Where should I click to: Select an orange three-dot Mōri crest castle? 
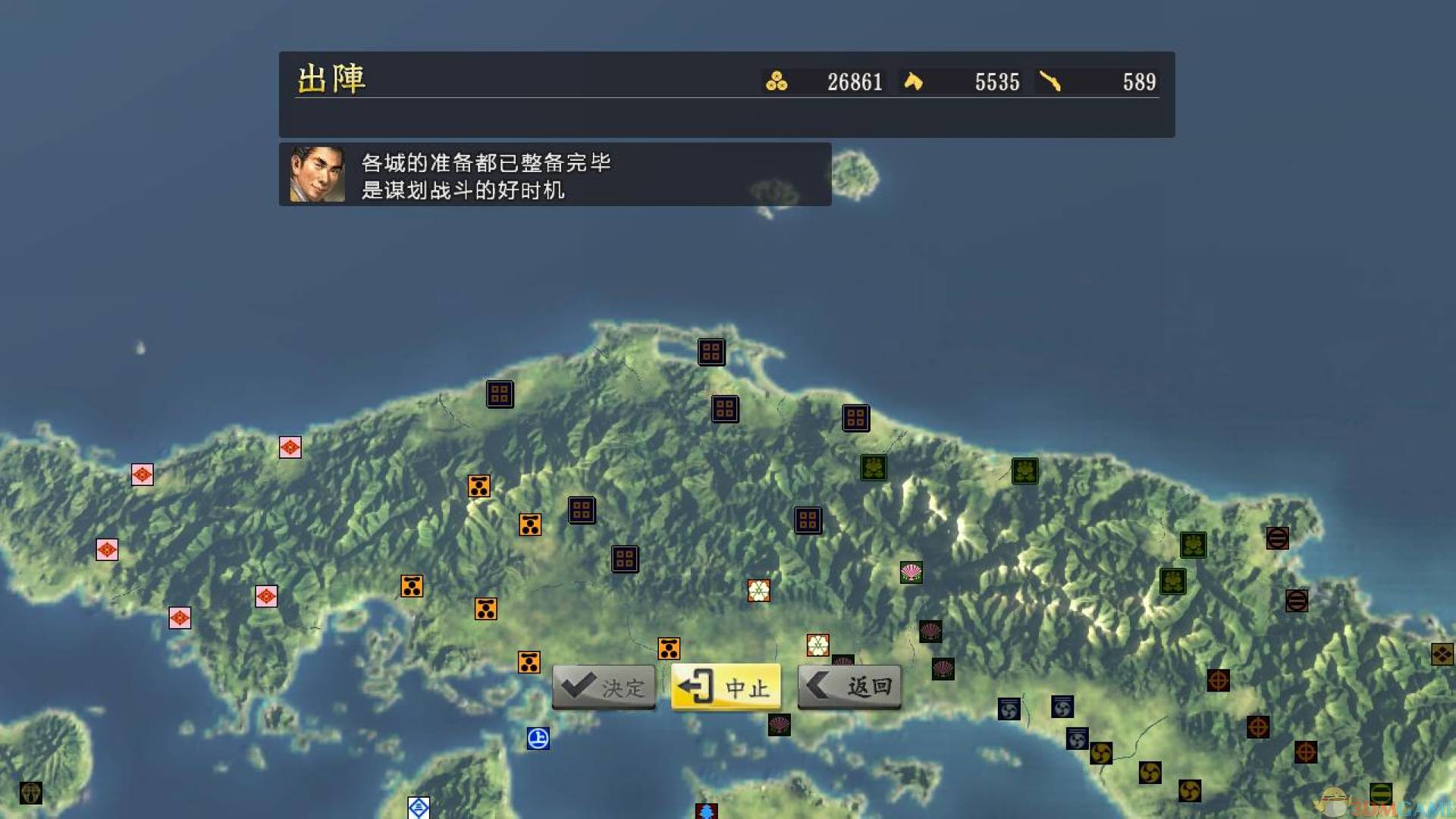click(479, 486)
